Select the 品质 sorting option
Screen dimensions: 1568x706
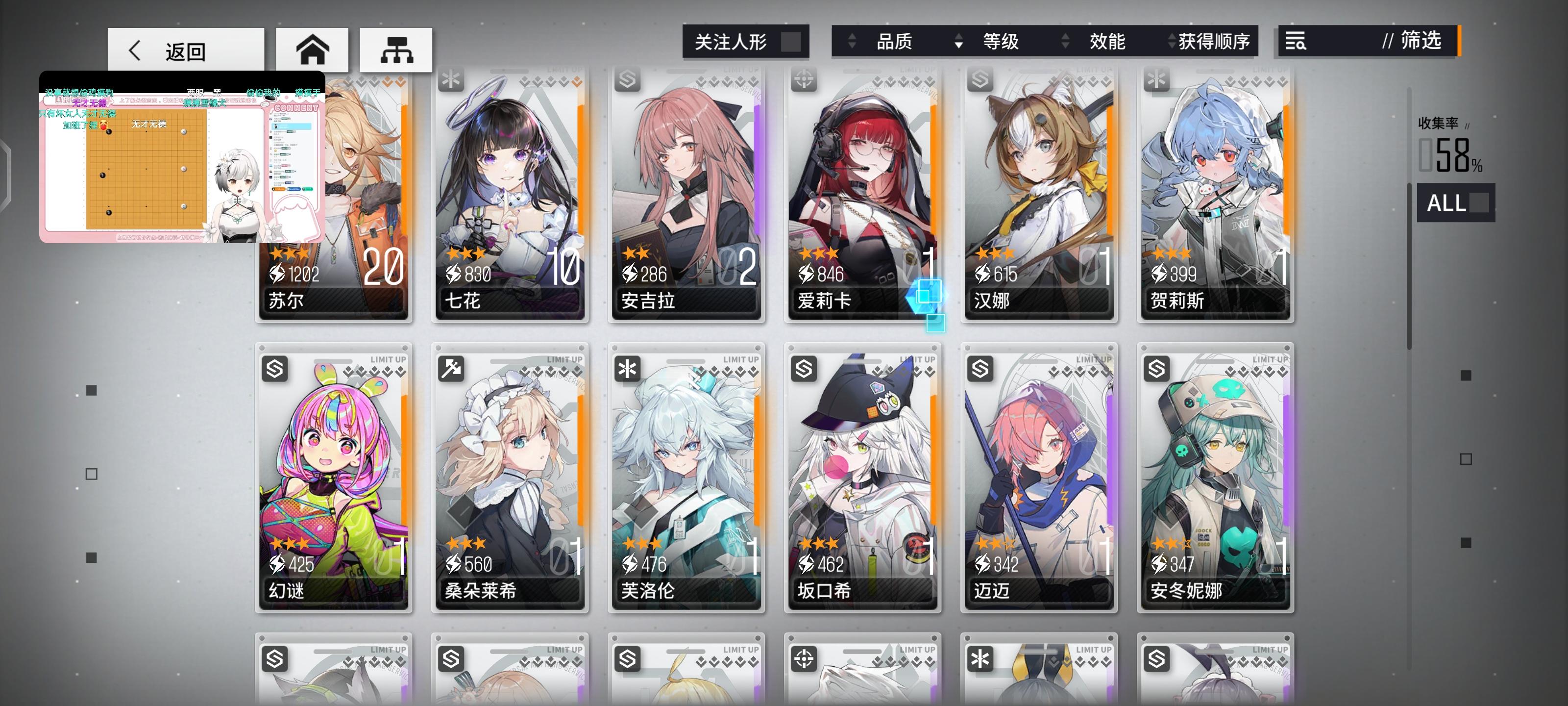coord(895,41)
